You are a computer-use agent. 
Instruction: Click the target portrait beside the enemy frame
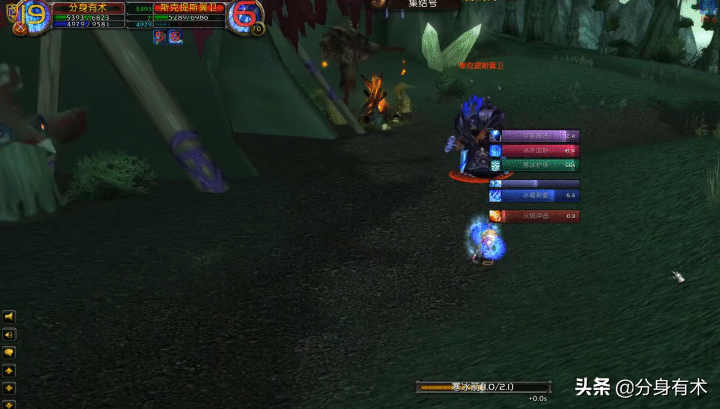pyautogui.click(x=244, y=14)
